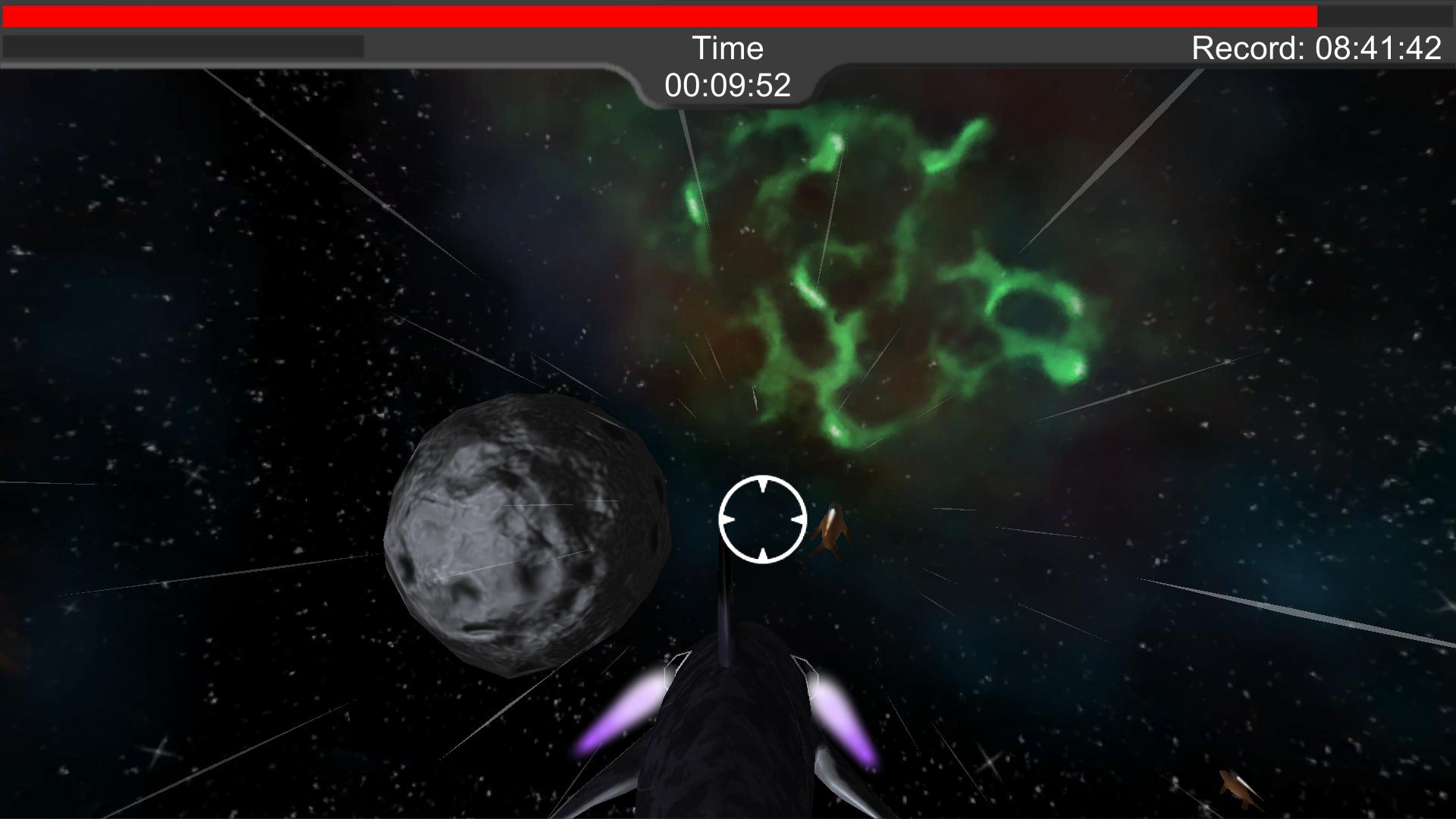This screenshot has height=819, width=1456.
Task: Click the red health bar
Action: 660,12
